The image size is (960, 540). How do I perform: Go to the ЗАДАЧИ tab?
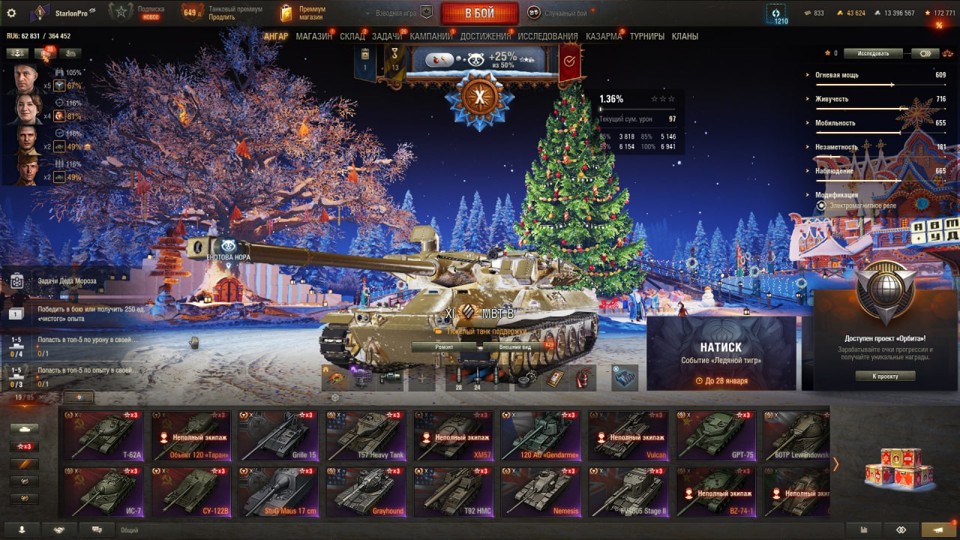[387, 37]
